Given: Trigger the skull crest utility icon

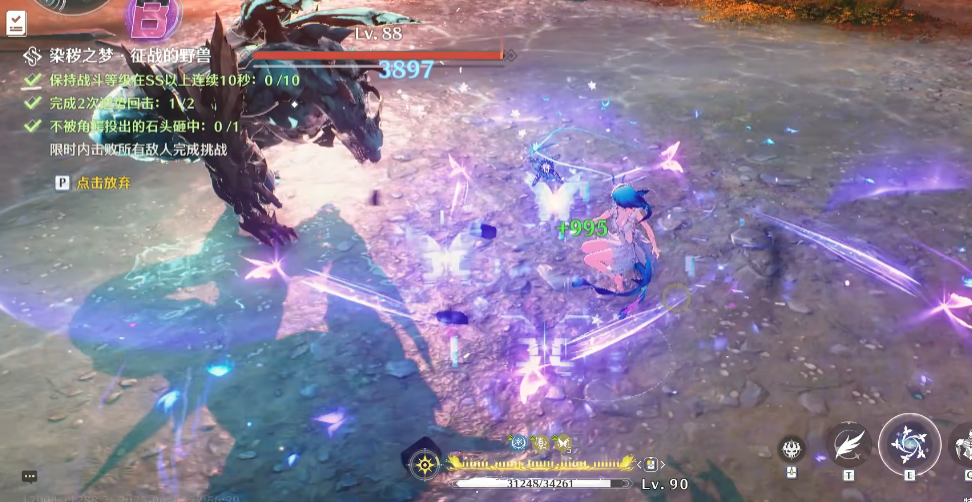Looking at the screenshot, I should coord(791,449).
